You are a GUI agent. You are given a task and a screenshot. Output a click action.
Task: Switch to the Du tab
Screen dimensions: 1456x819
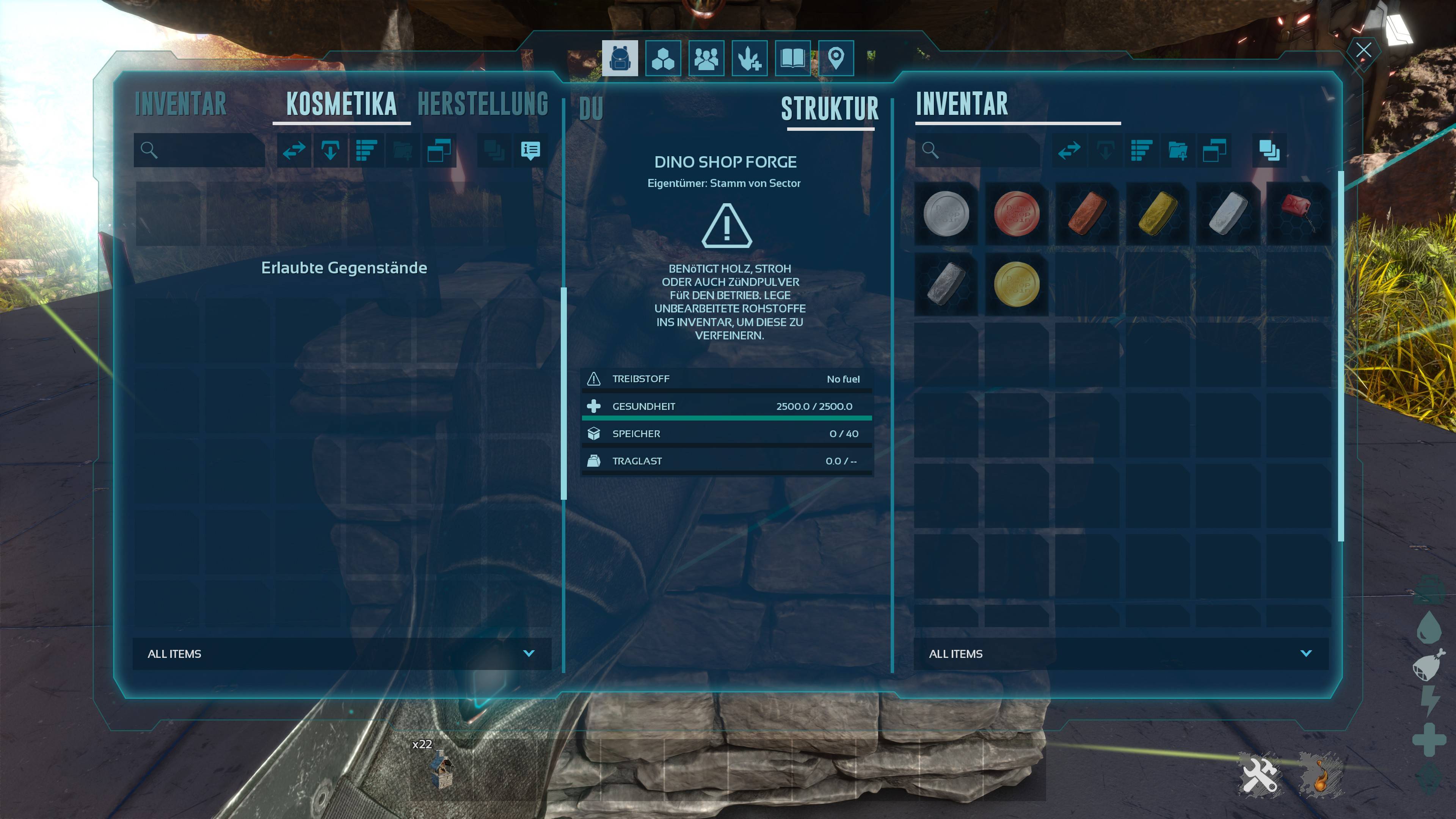tap(591, 109)
